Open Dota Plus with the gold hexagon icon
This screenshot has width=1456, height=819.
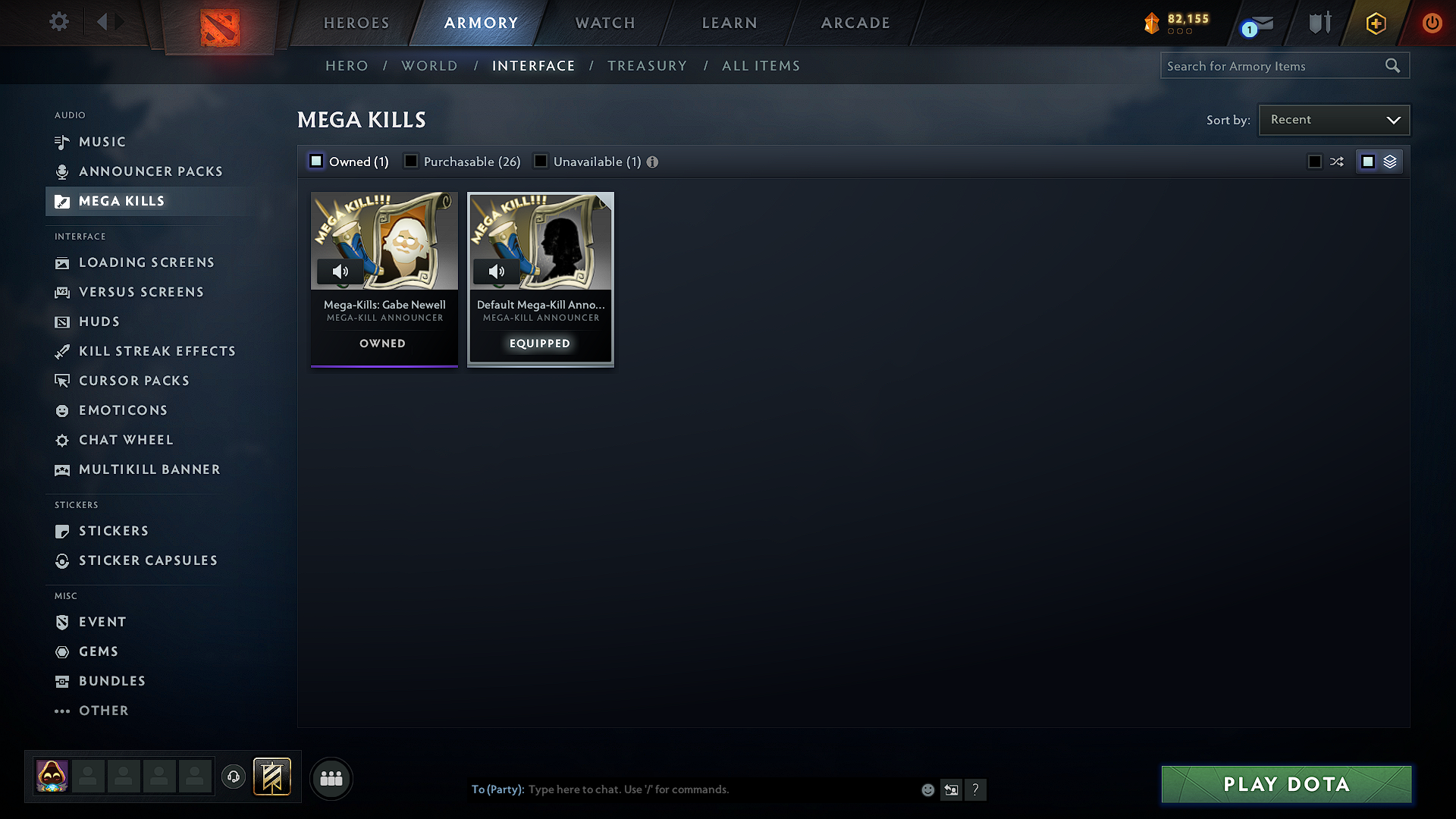point(1375,23)
